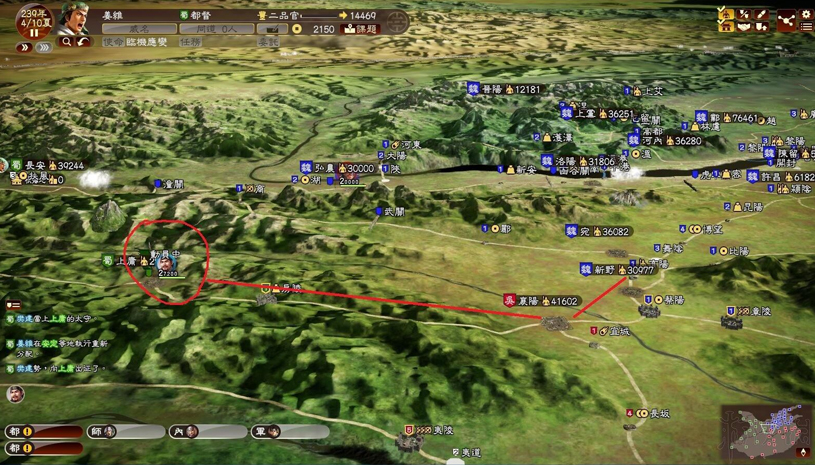
Task: Open the 任務 mission menu
Action: [x=190, y=43]
